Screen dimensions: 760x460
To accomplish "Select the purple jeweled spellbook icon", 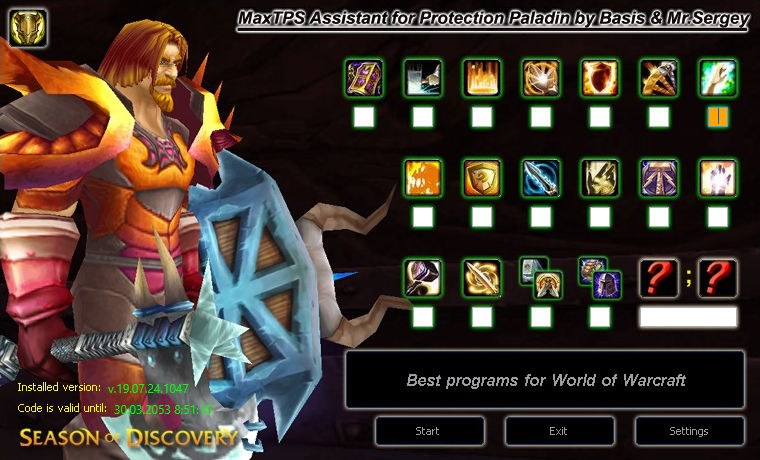I will (364, 77).
